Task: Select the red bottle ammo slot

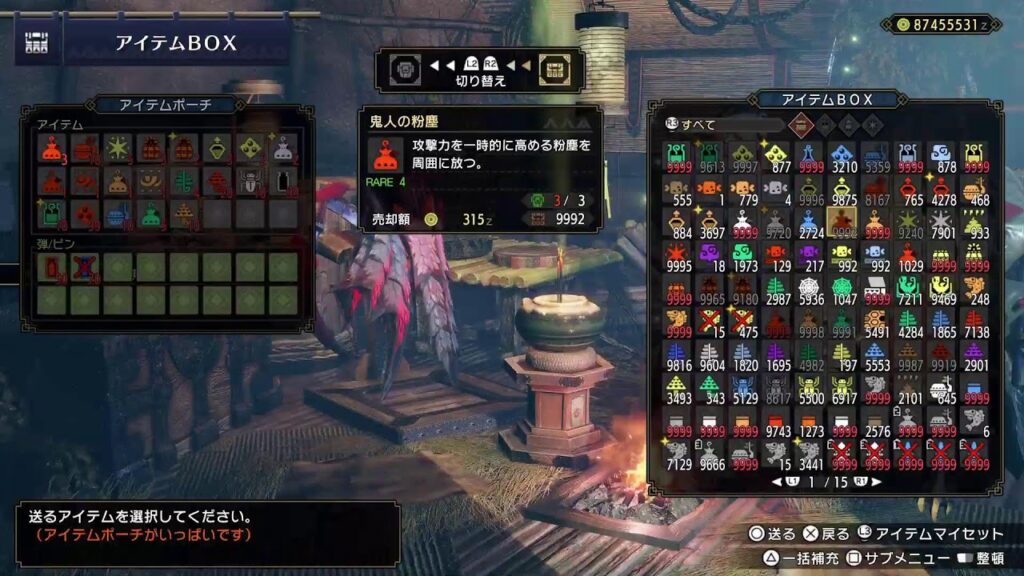Action: click(x=52, y=266)
